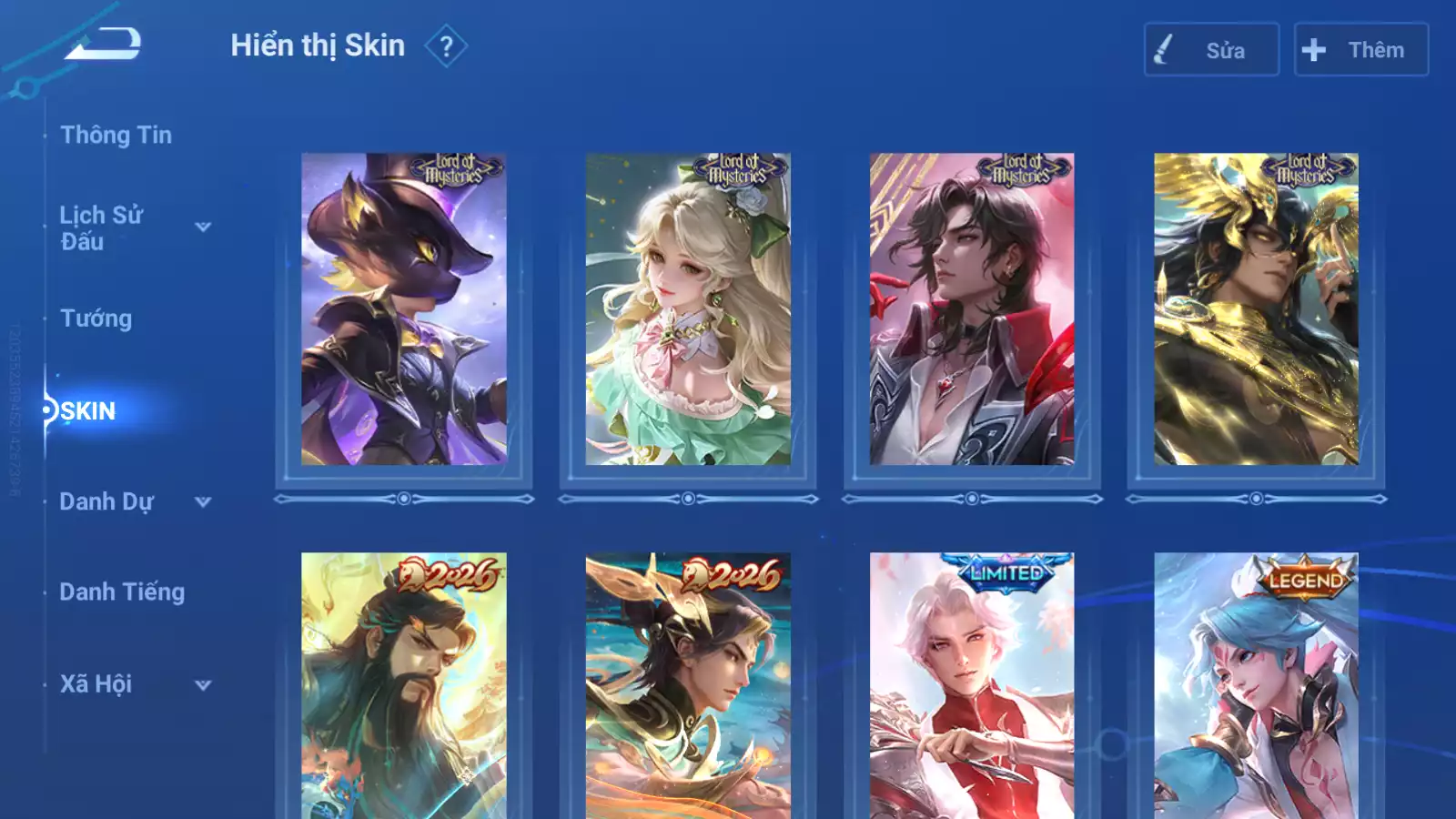Add a skin with the Thêm button
The width and height of the screenshot is (1456, 819).
[1360, 50]
